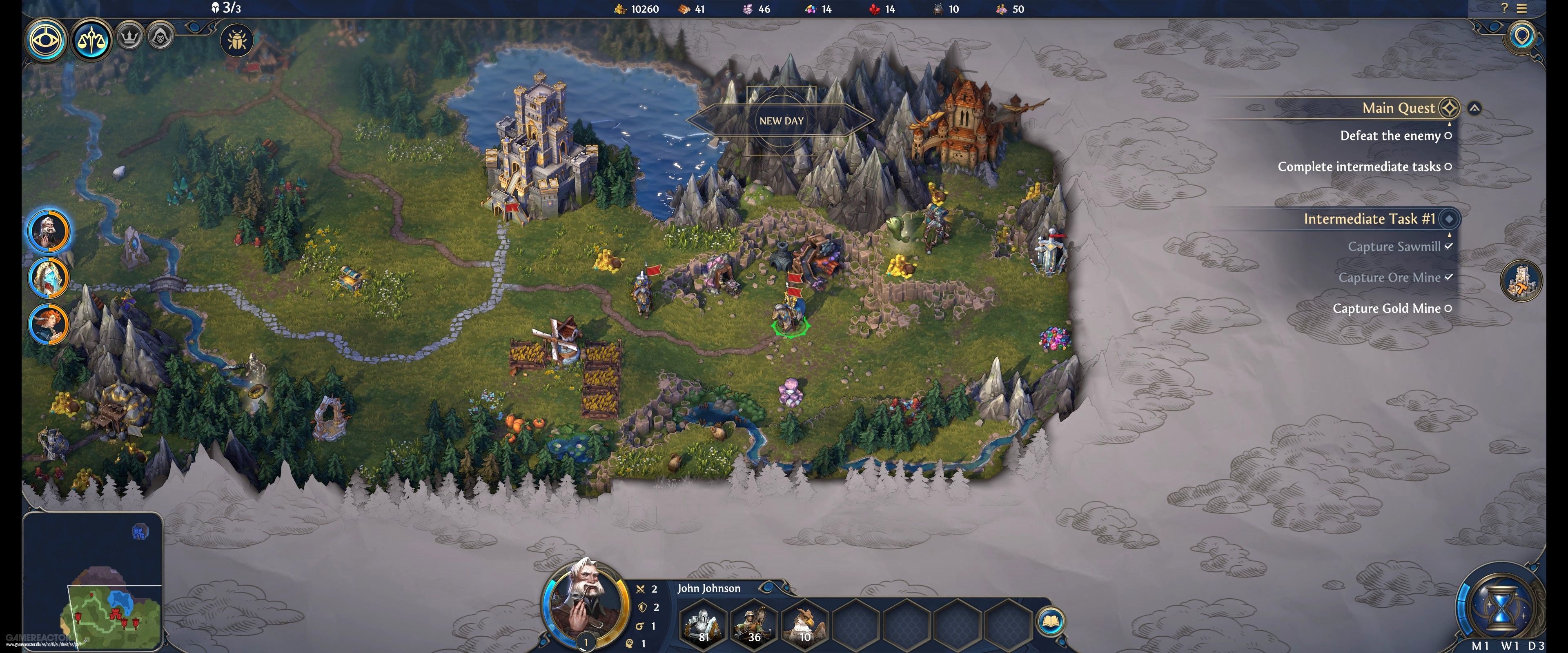Click the eye emblem button
Viewport: 1568px width, 653px height.
coord(46,41)
